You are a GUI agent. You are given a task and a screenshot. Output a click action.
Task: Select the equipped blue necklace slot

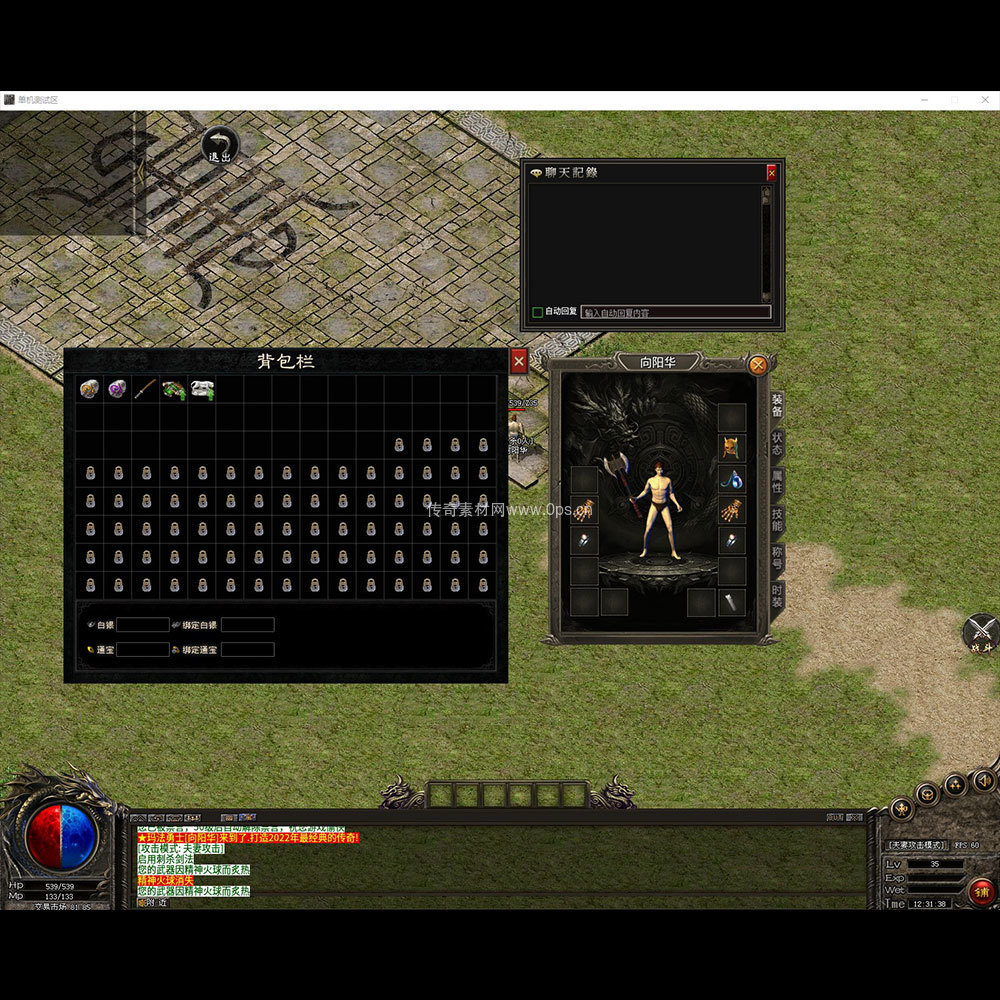point(732,479)
